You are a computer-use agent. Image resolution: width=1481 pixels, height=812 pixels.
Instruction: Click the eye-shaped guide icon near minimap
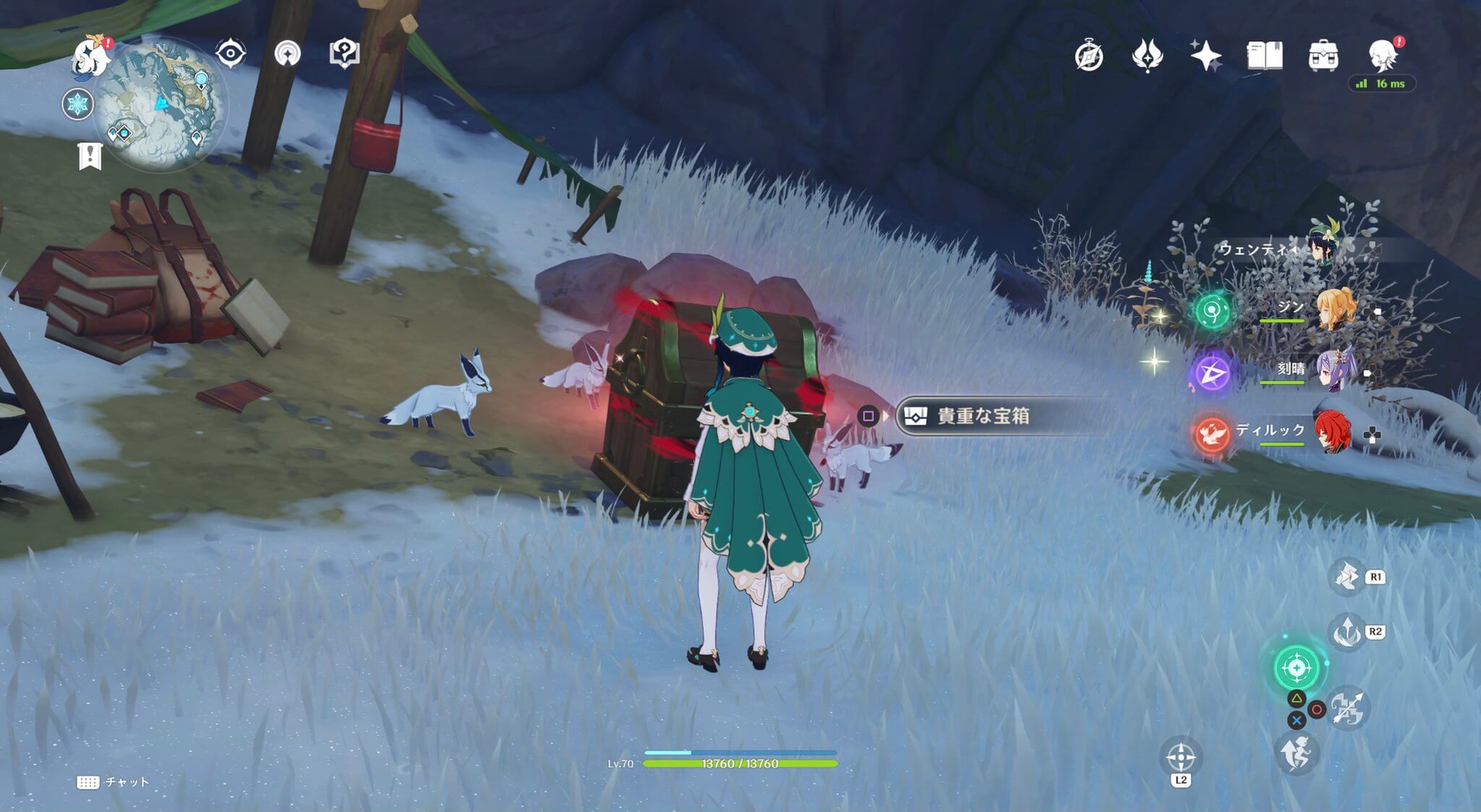coord(231,51)
